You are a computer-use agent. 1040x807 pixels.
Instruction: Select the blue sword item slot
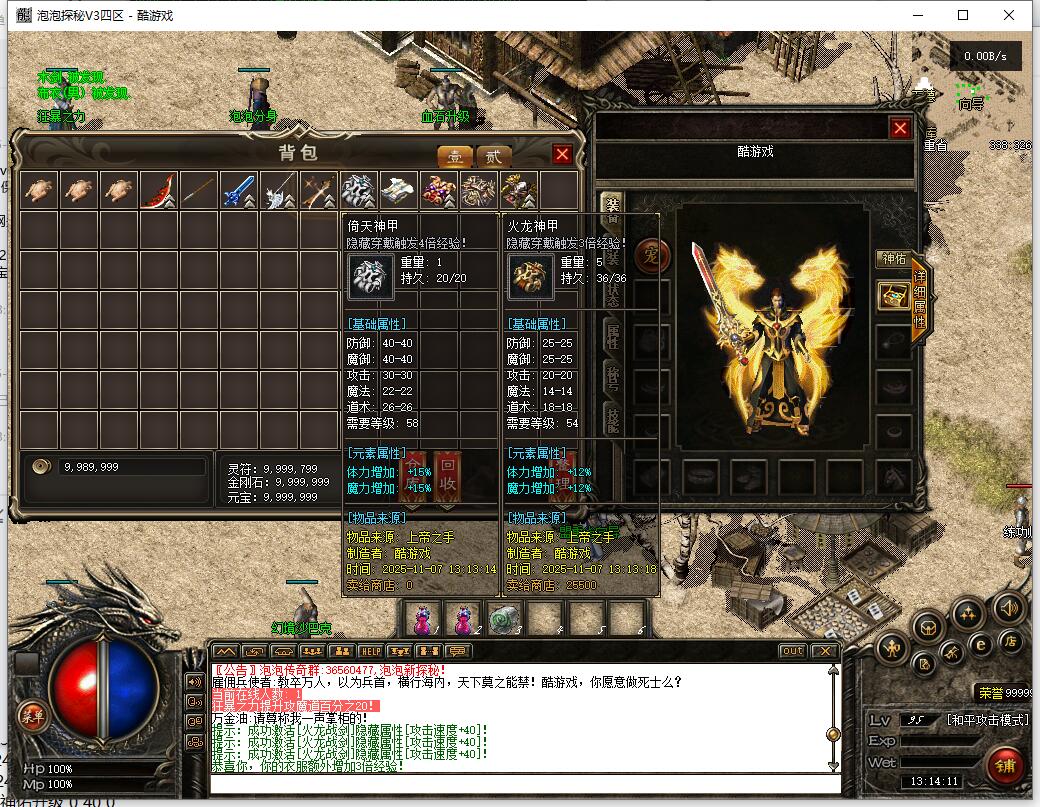[239, 190]
